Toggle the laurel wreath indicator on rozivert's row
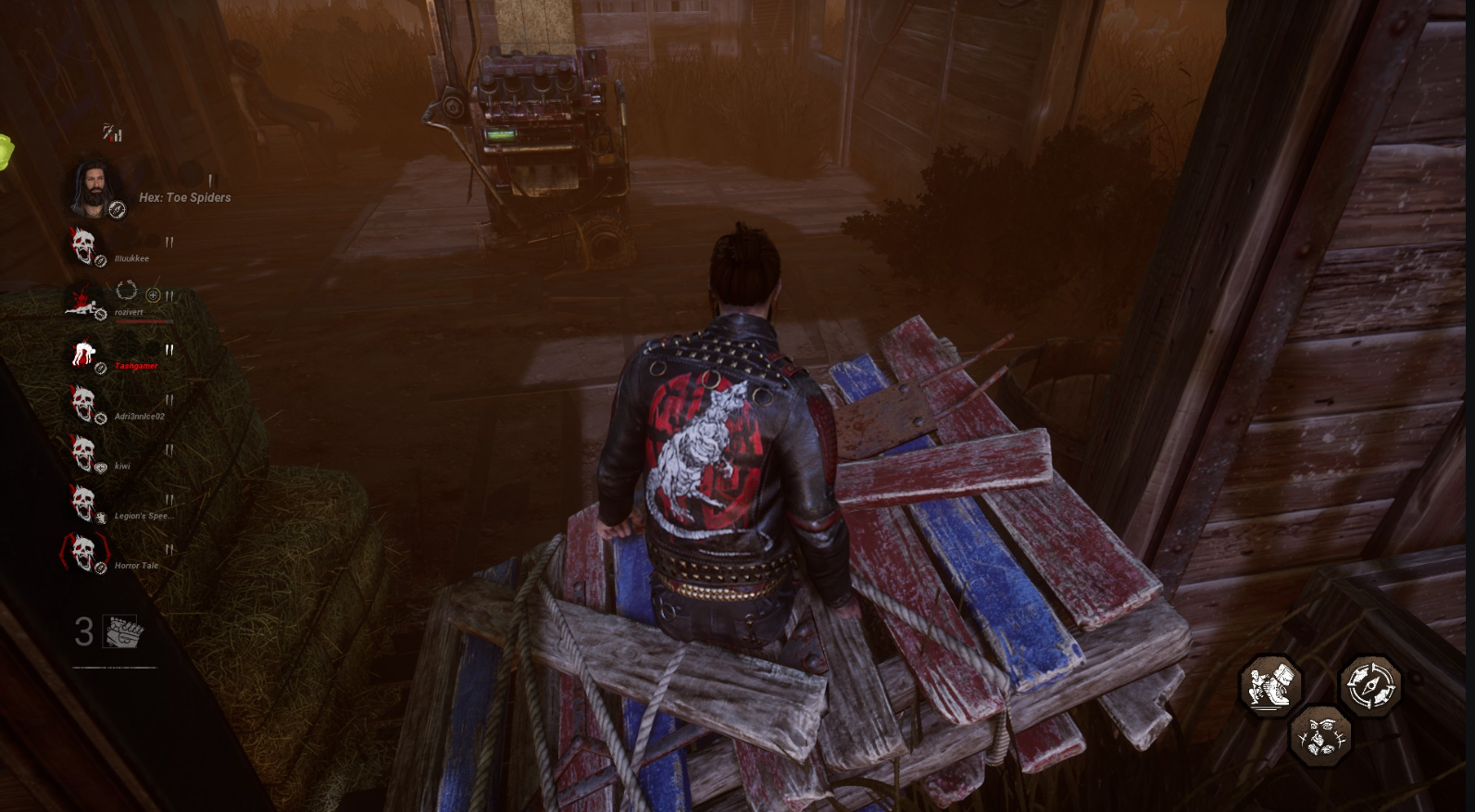This screenshot has height=812, width=1475. point(129,291)
